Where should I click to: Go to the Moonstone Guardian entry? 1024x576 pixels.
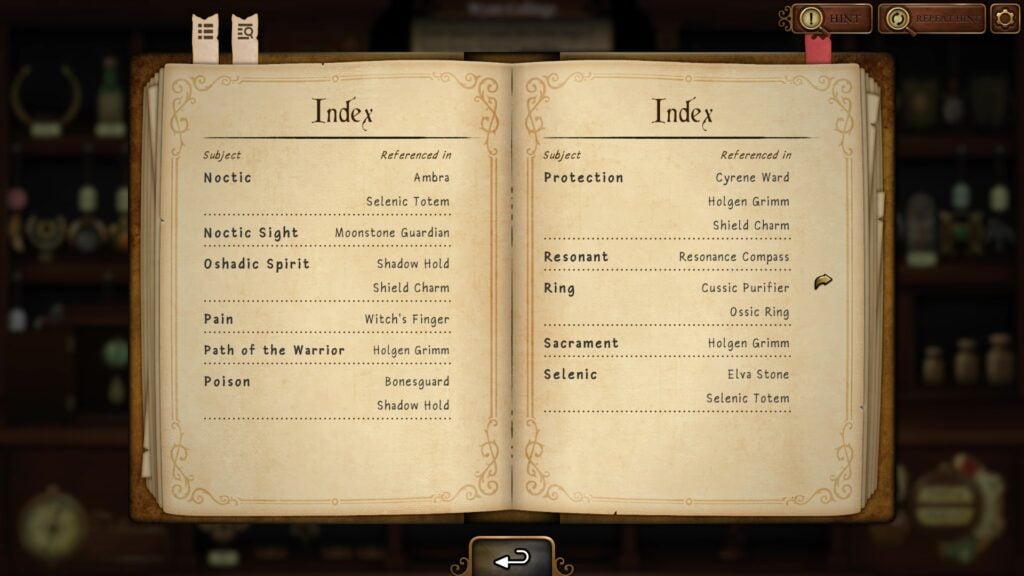point(392,233)
